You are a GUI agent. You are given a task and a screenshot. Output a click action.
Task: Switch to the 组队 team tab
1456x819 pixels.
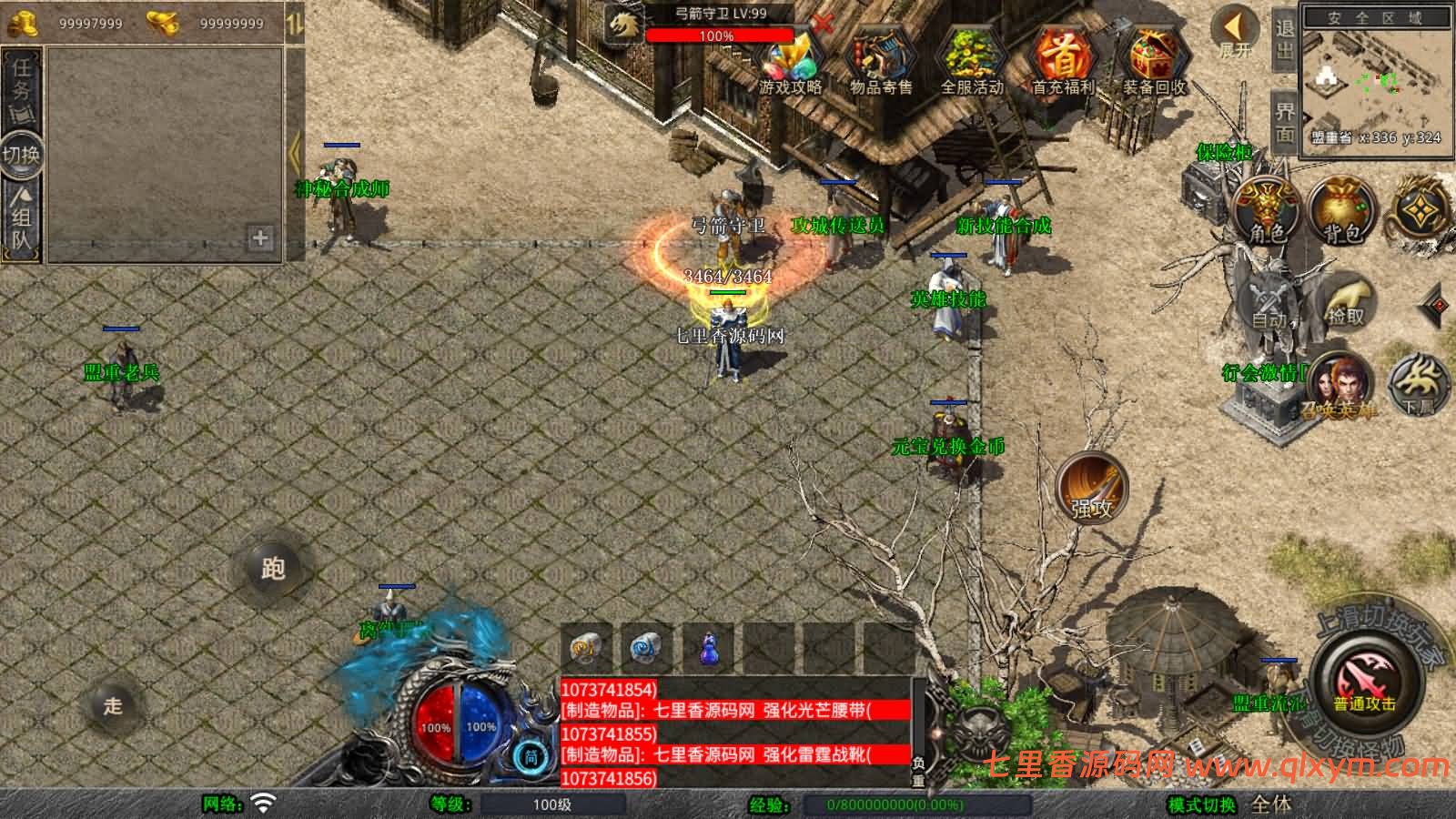22,218
